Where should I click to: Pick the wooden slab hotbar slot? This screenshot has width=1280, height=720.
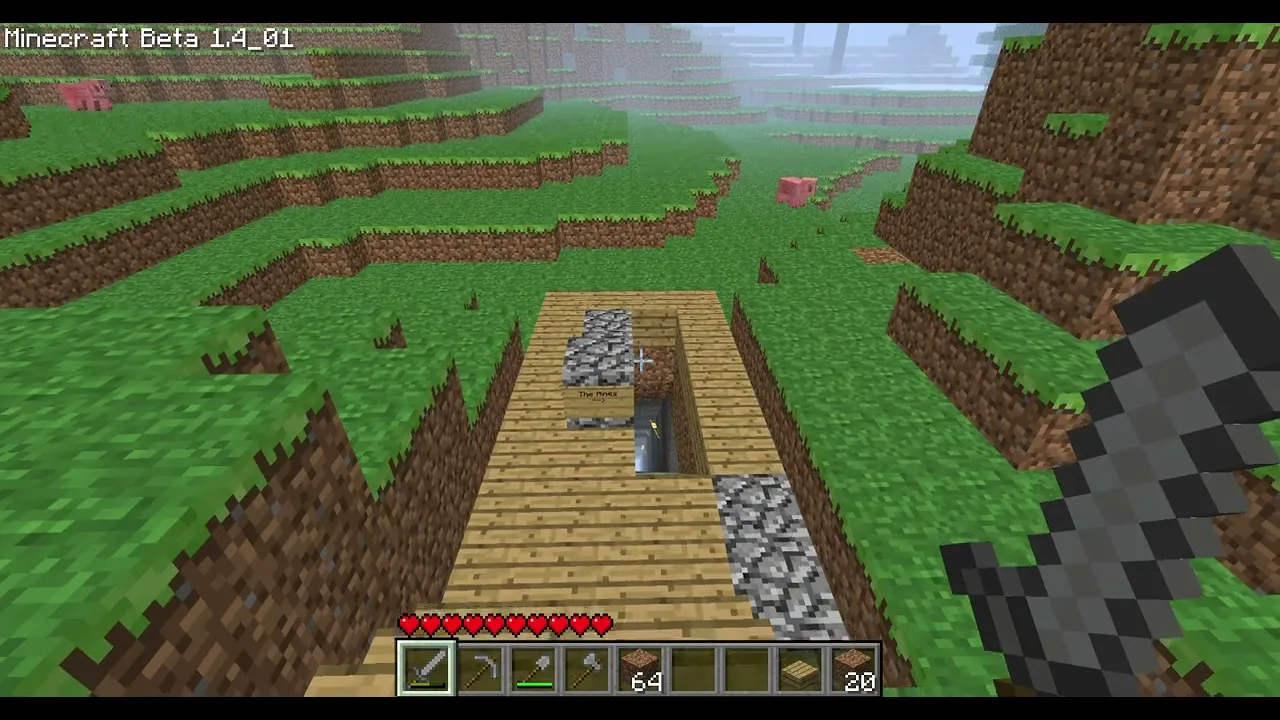(801, 669)
